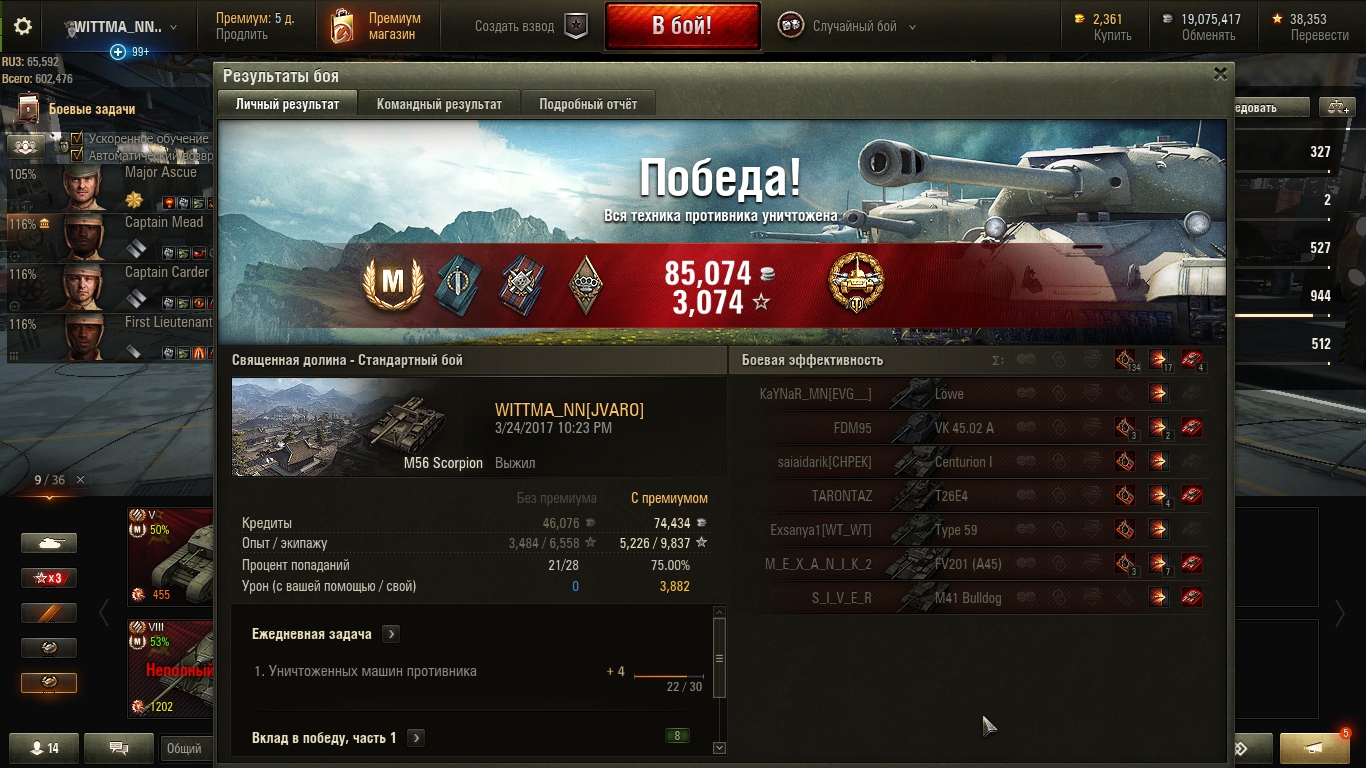Select the Личный результат tab
Image resolution: width=1366 pixels, height=768 pixels.
(x=287, y=104)
